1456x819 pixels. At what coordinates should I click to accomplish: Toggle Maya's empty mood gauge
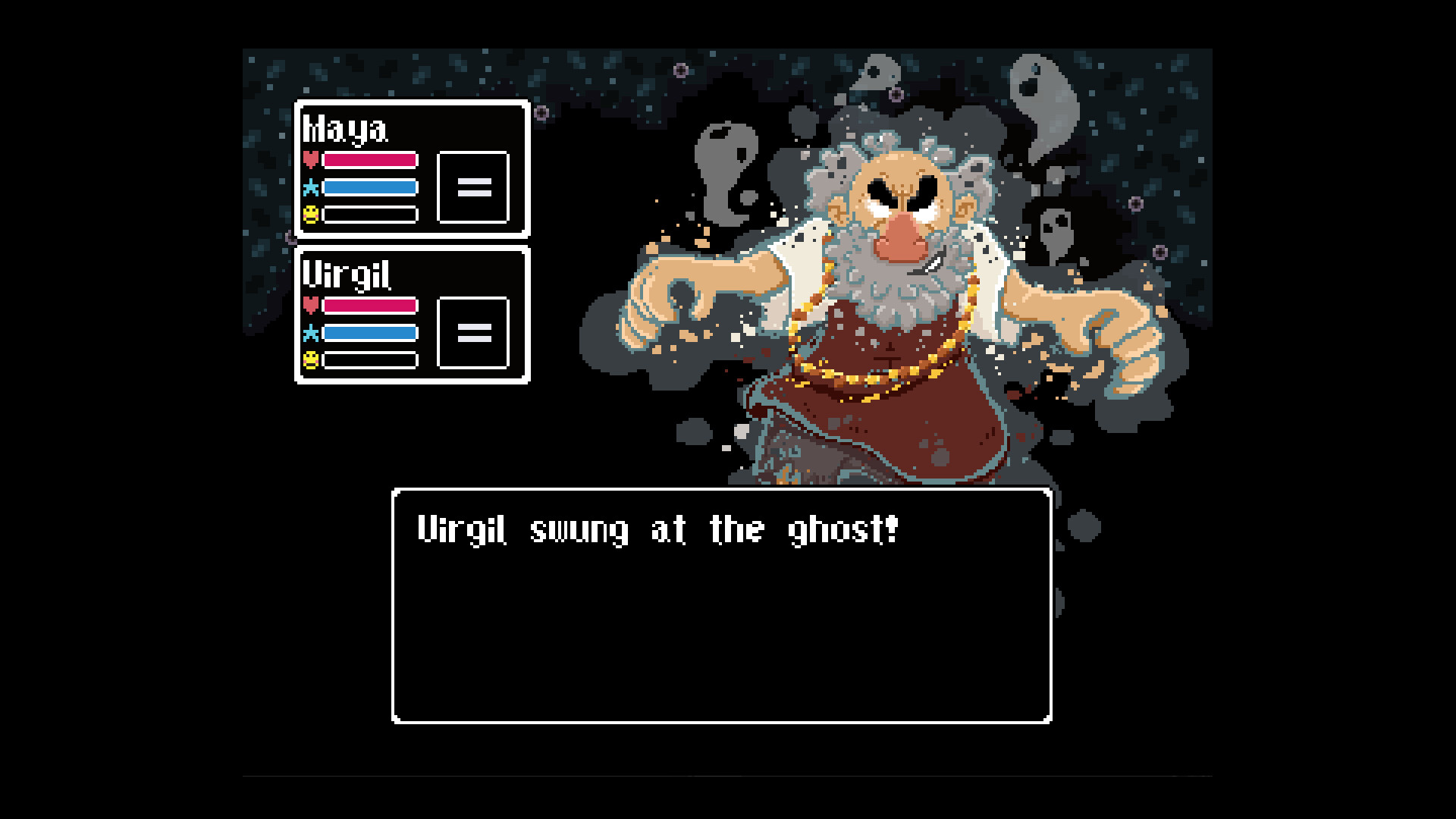369,214
